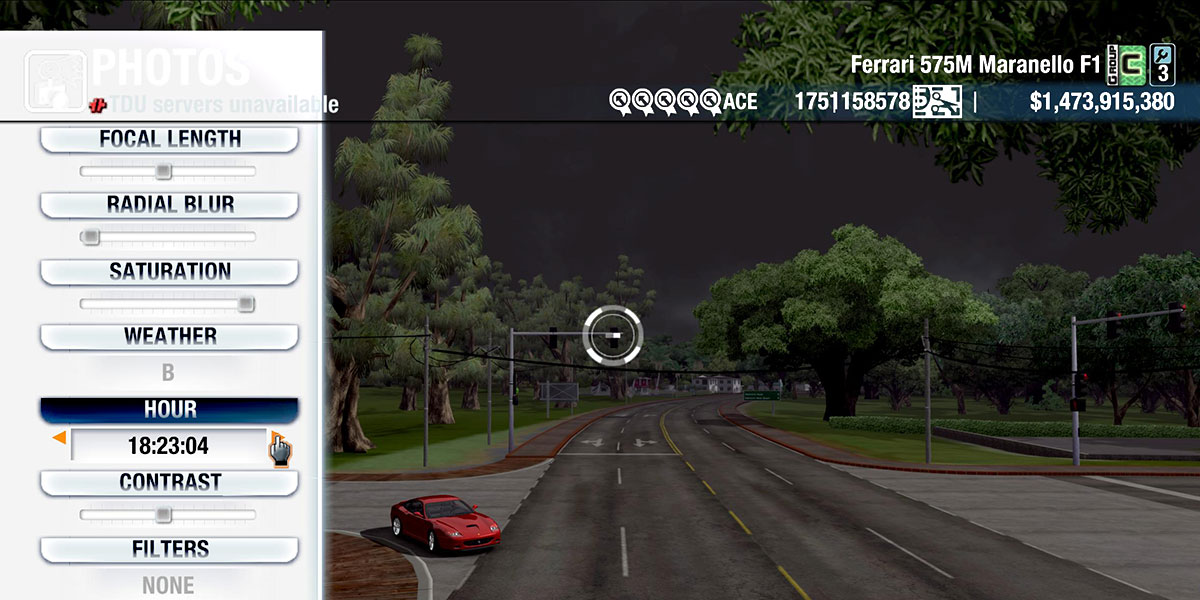Select the highlighted Hour entry
The width and height of the screenshot is (1200, 600).
pyautogui.click(x=169, y=410)
